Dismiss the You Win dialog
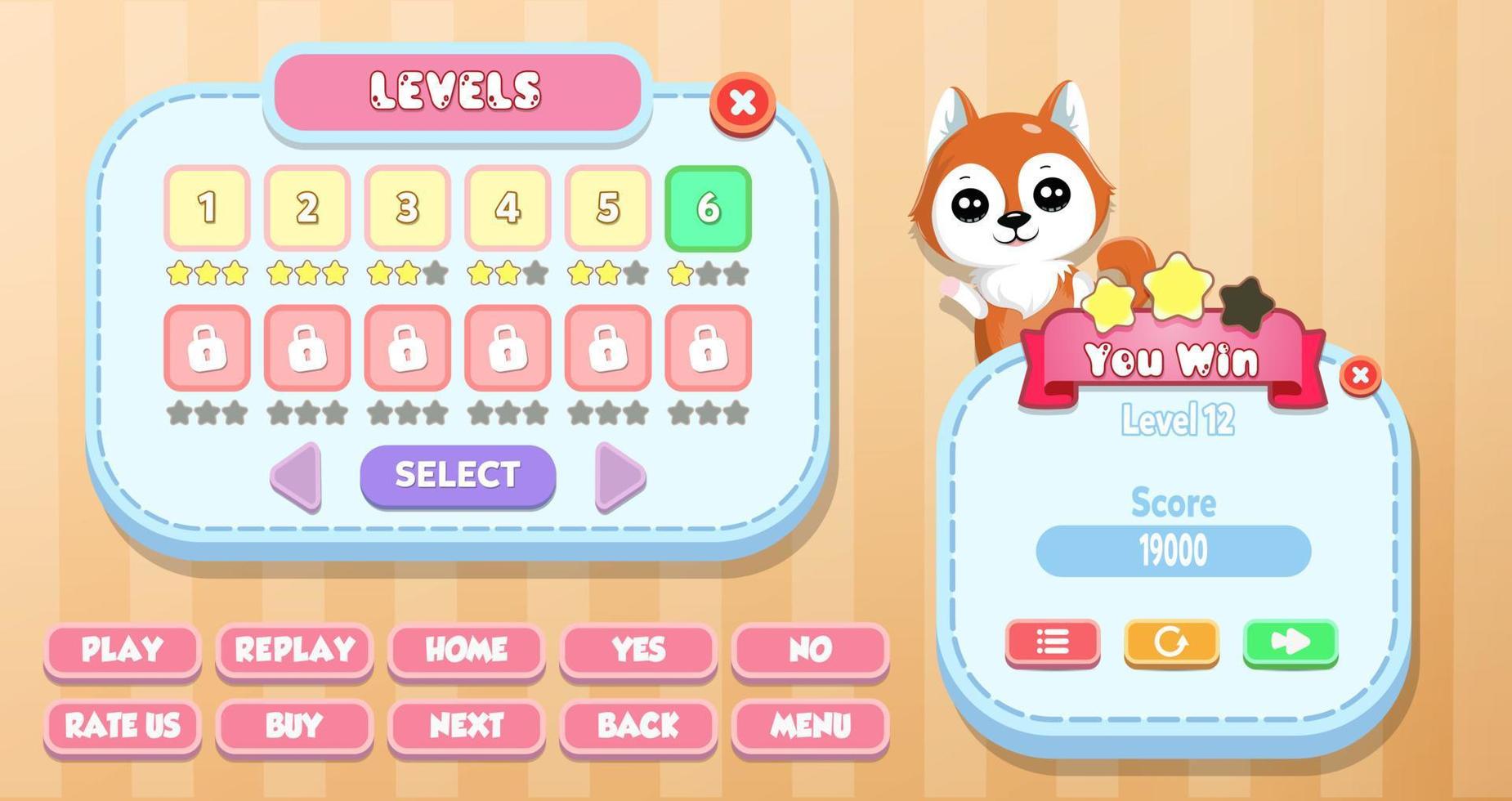The image size is (1512, 801). (x=1359, y=375)
